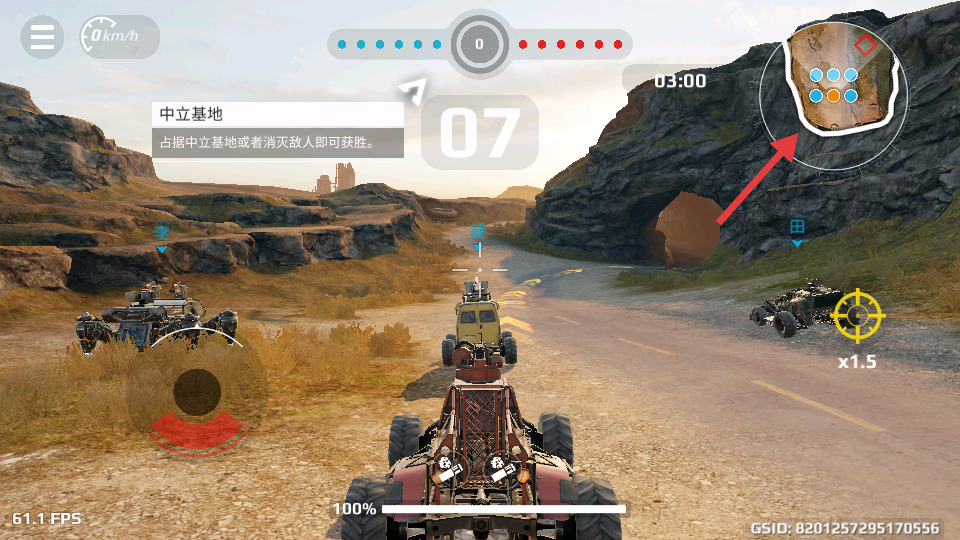The image size is (960, 540).
Task: Touch the virtual movement joystick
Action: point(197,391)
